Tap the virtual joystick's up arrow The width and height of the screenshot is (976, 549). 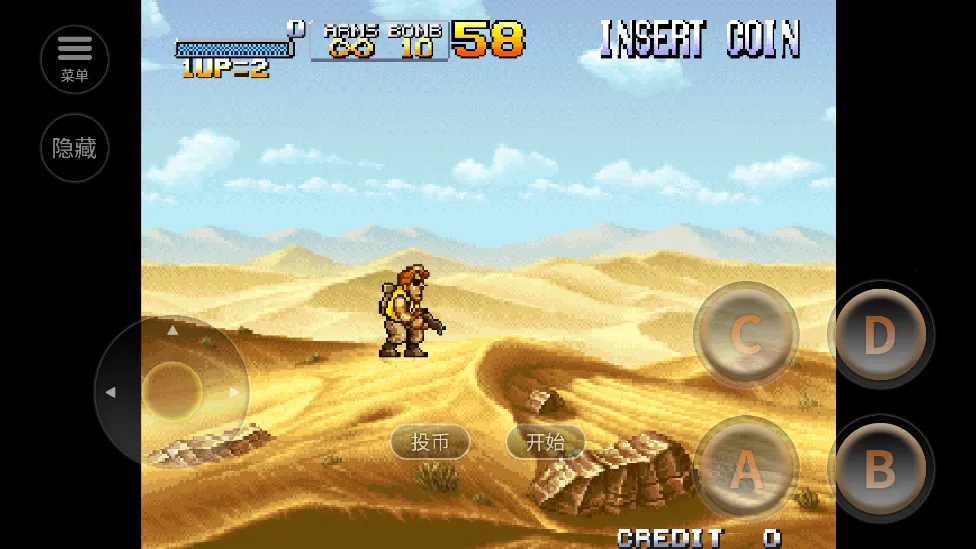click(172, 329)
